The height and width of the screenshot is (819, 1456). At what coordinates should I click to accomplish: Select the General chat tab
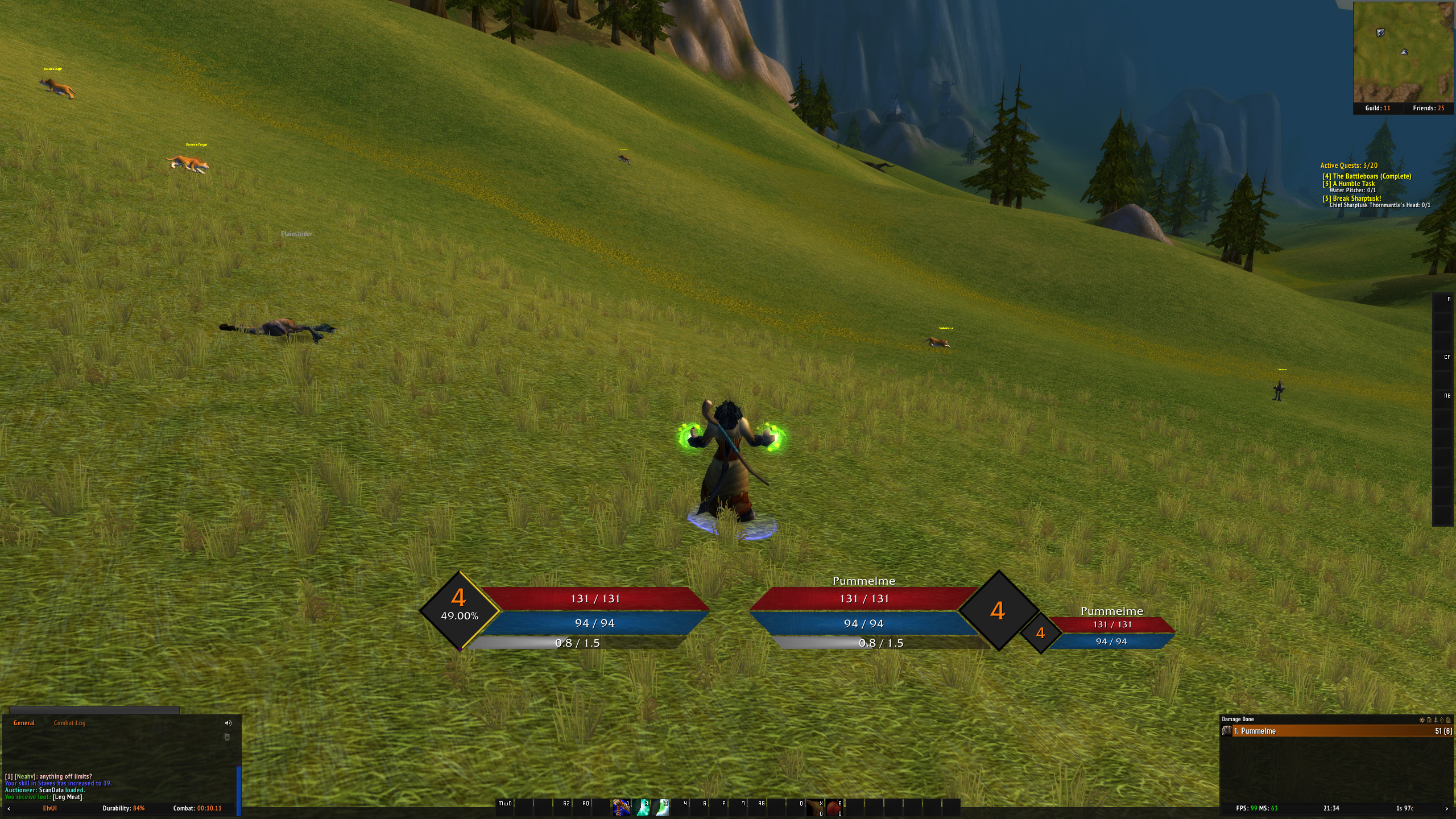tap(24, 723)
